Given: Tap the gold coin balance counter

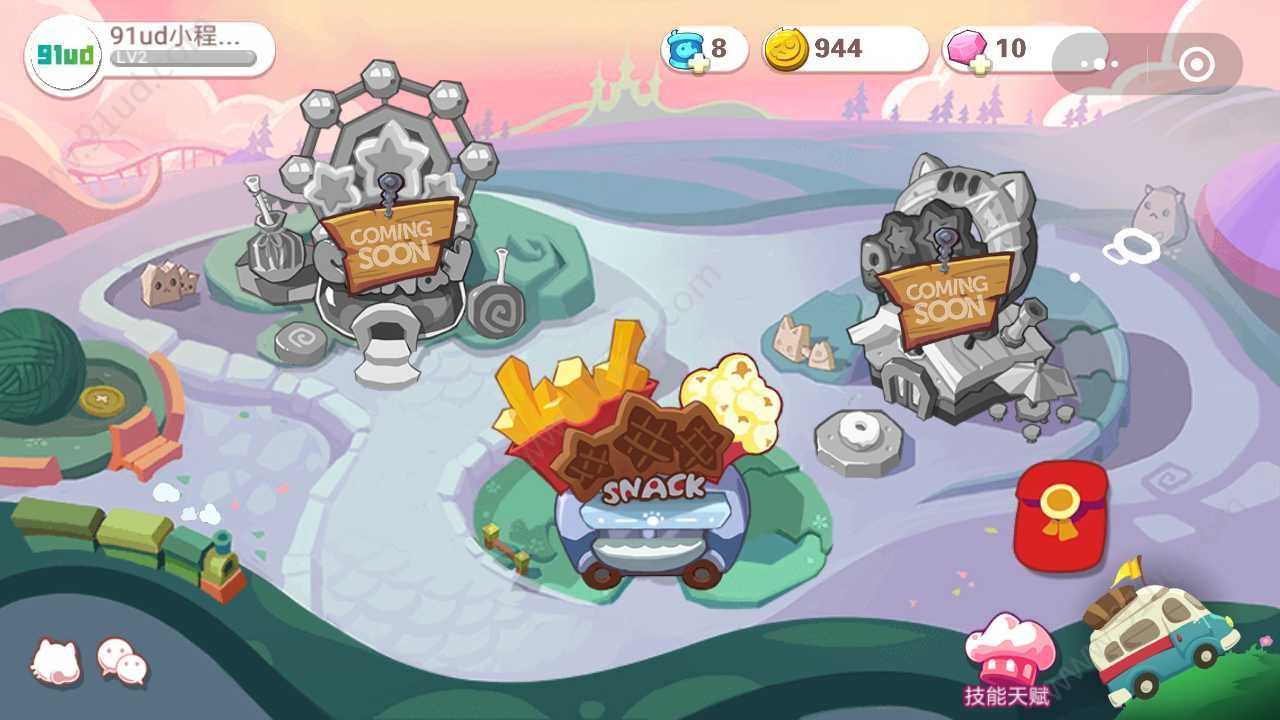Looking at the screenshot, I should [843, 49].
